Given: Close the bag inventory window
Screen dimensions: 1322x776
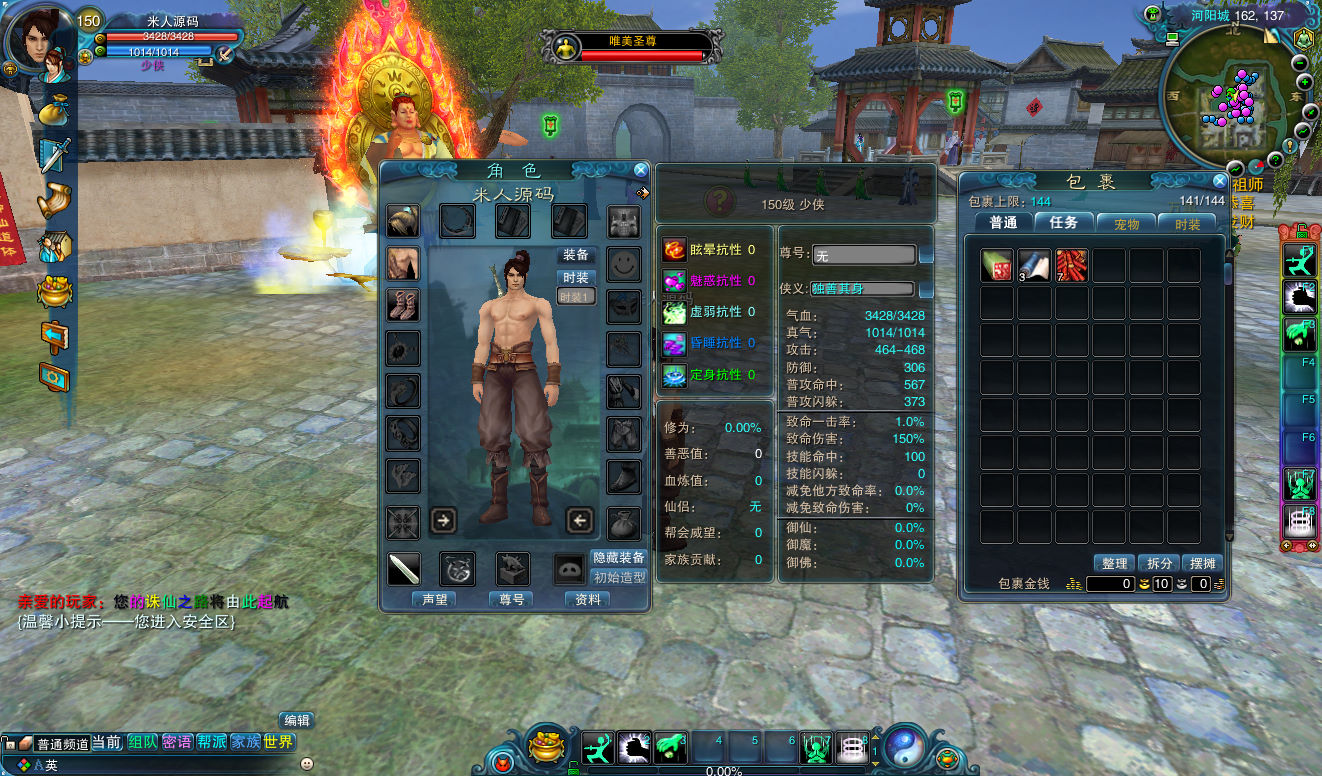Looking at the screenshot, I should click(1219, 182).
